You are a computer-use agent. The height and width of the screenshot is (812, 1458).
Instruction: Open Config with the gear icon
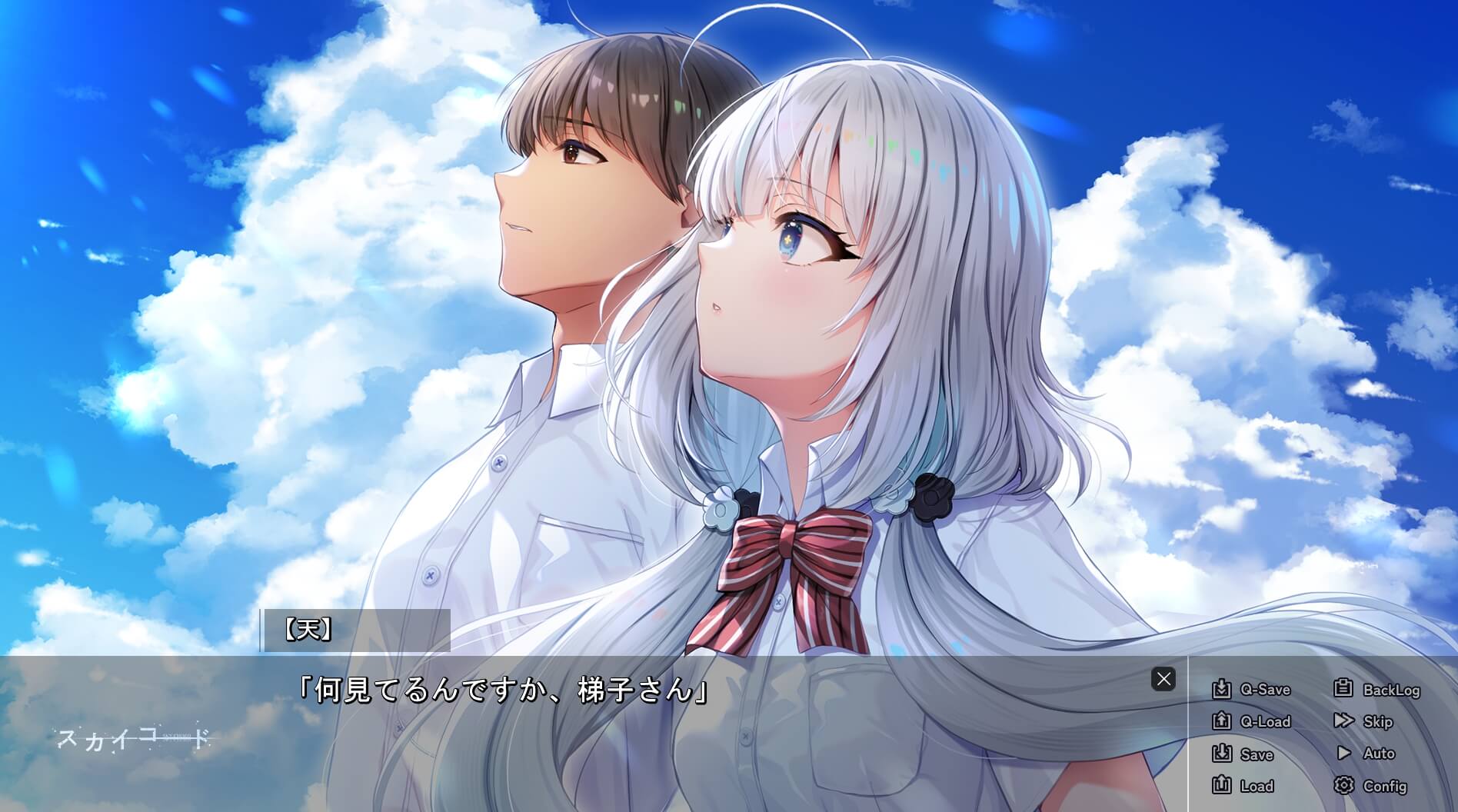pyautogui.click(x=1344, y=786)
